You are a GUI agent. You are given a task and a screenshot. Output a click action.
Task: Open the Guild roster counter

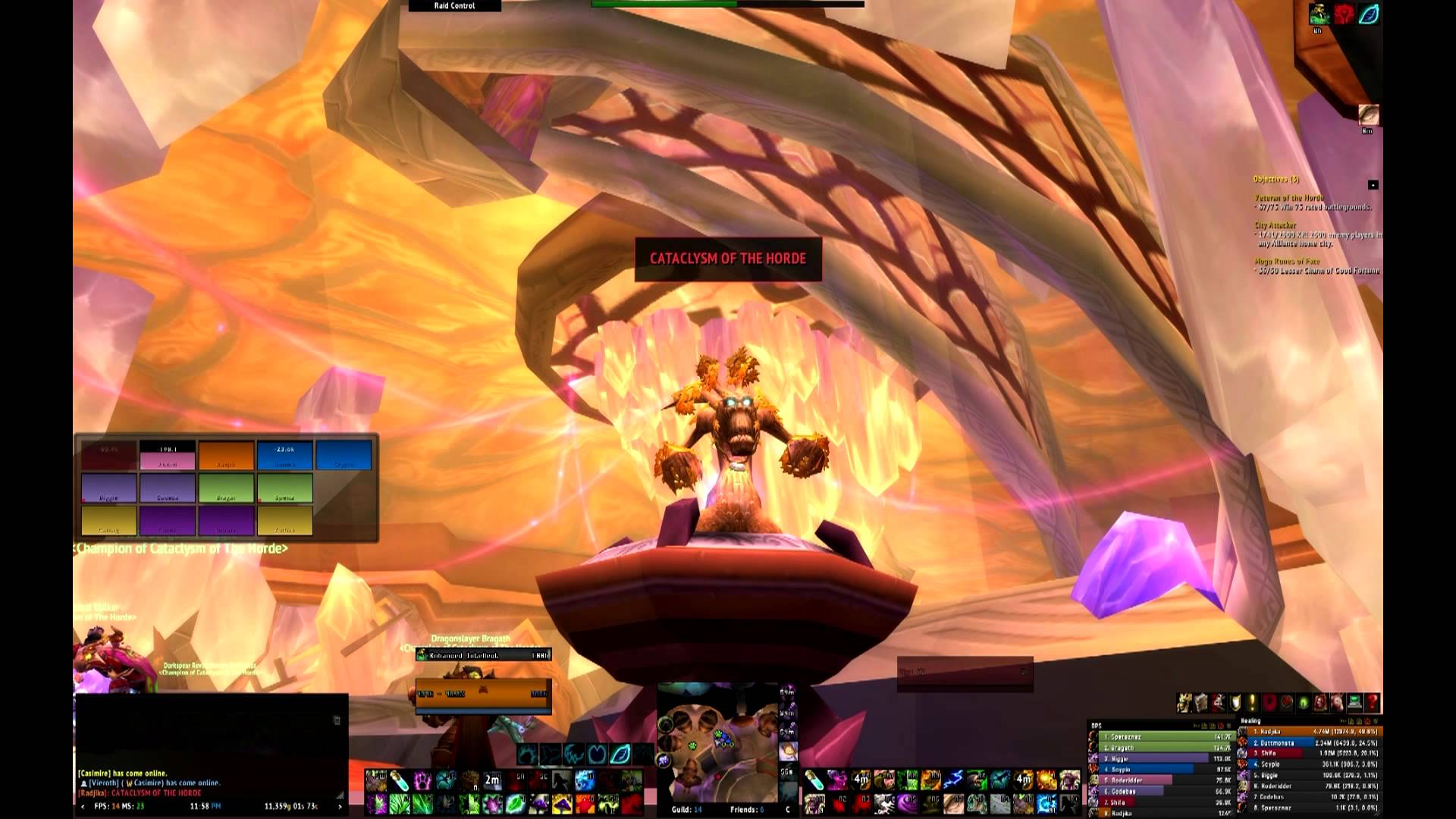[x=687, y=809]
